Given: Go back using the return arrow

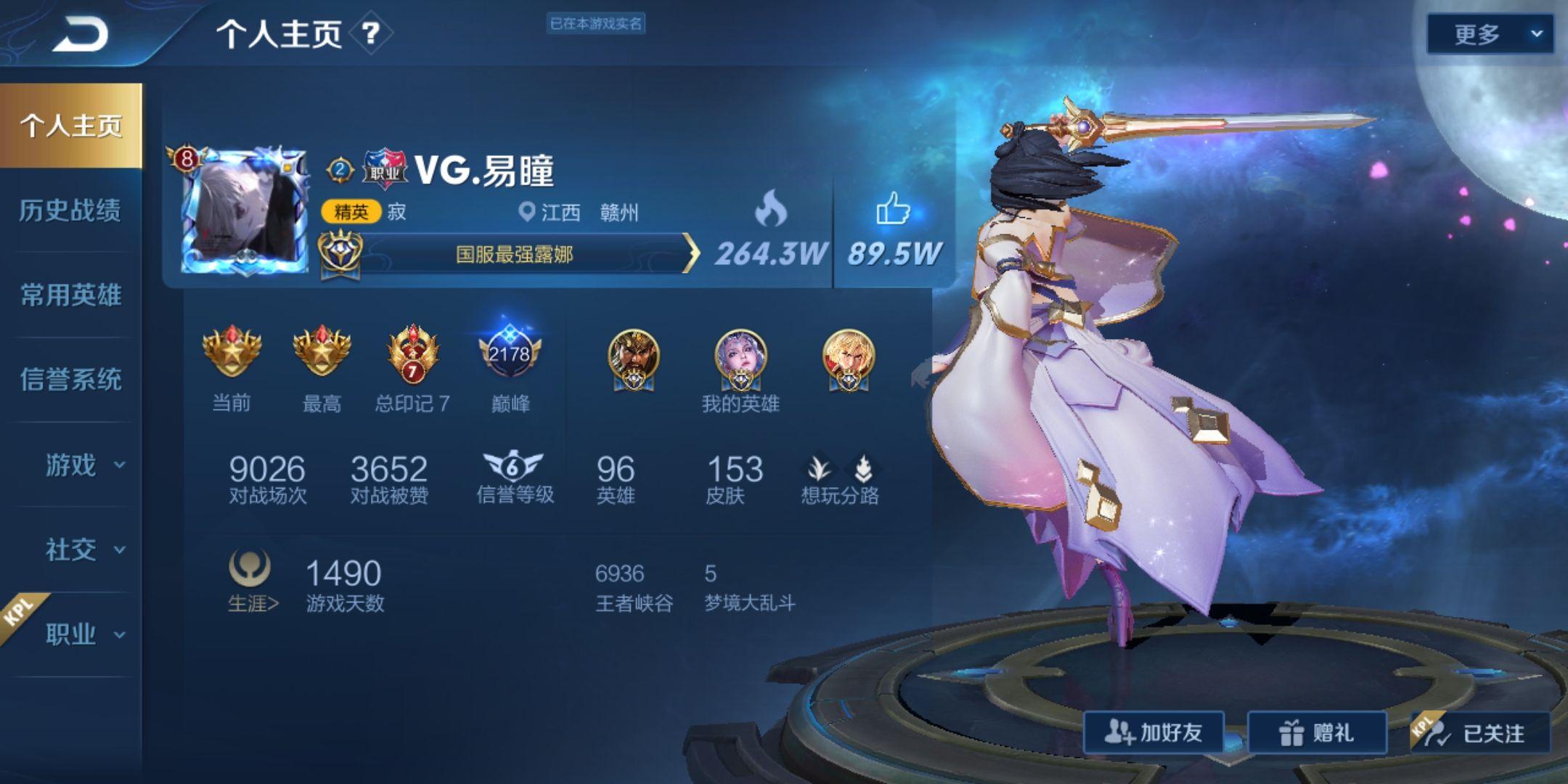Looking at the screenshot, I should [x=80, y=34].
